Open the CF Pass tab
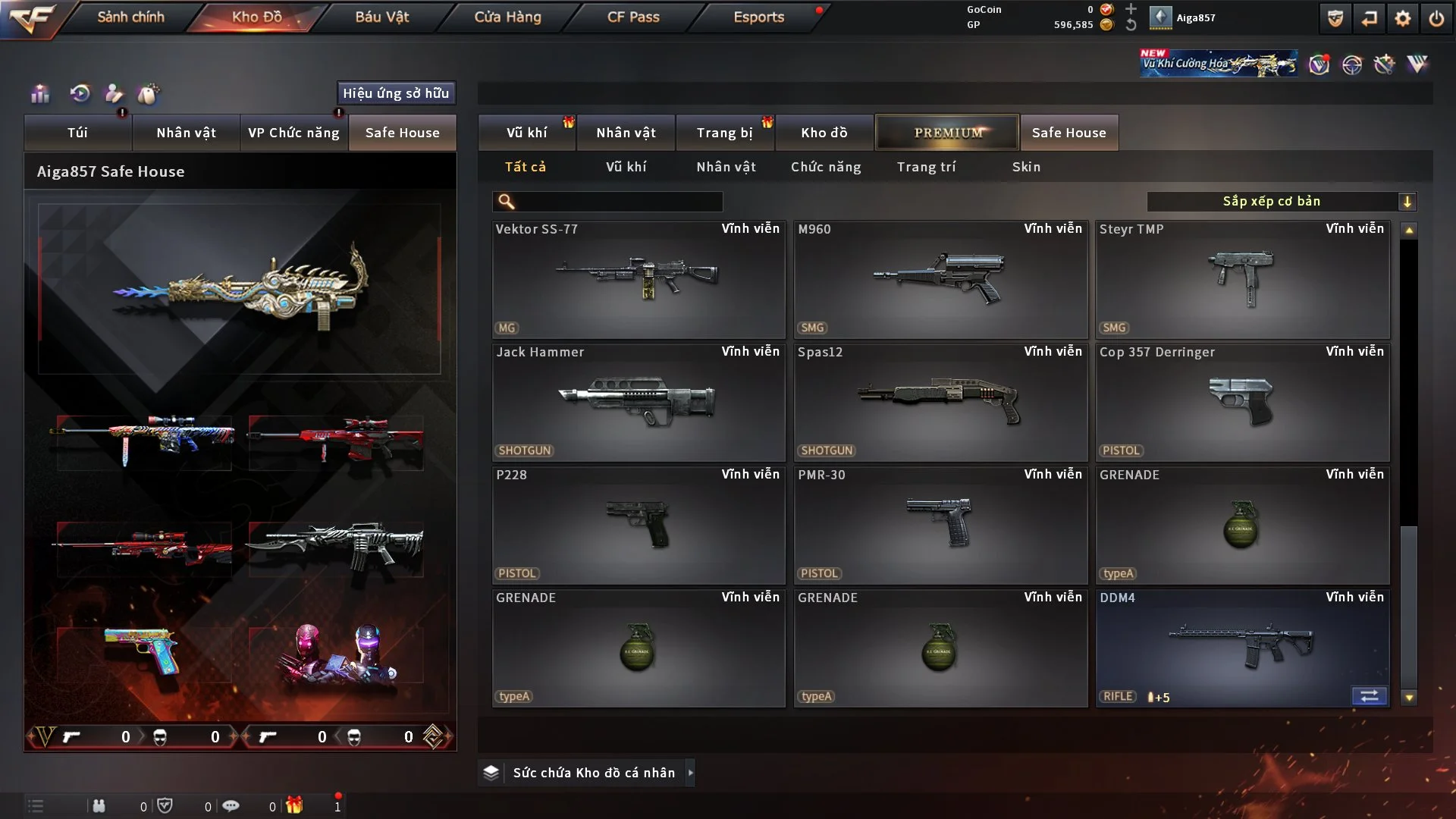Image resolution: width=1456 pixels, height=819 pixels. coord(633,17)
